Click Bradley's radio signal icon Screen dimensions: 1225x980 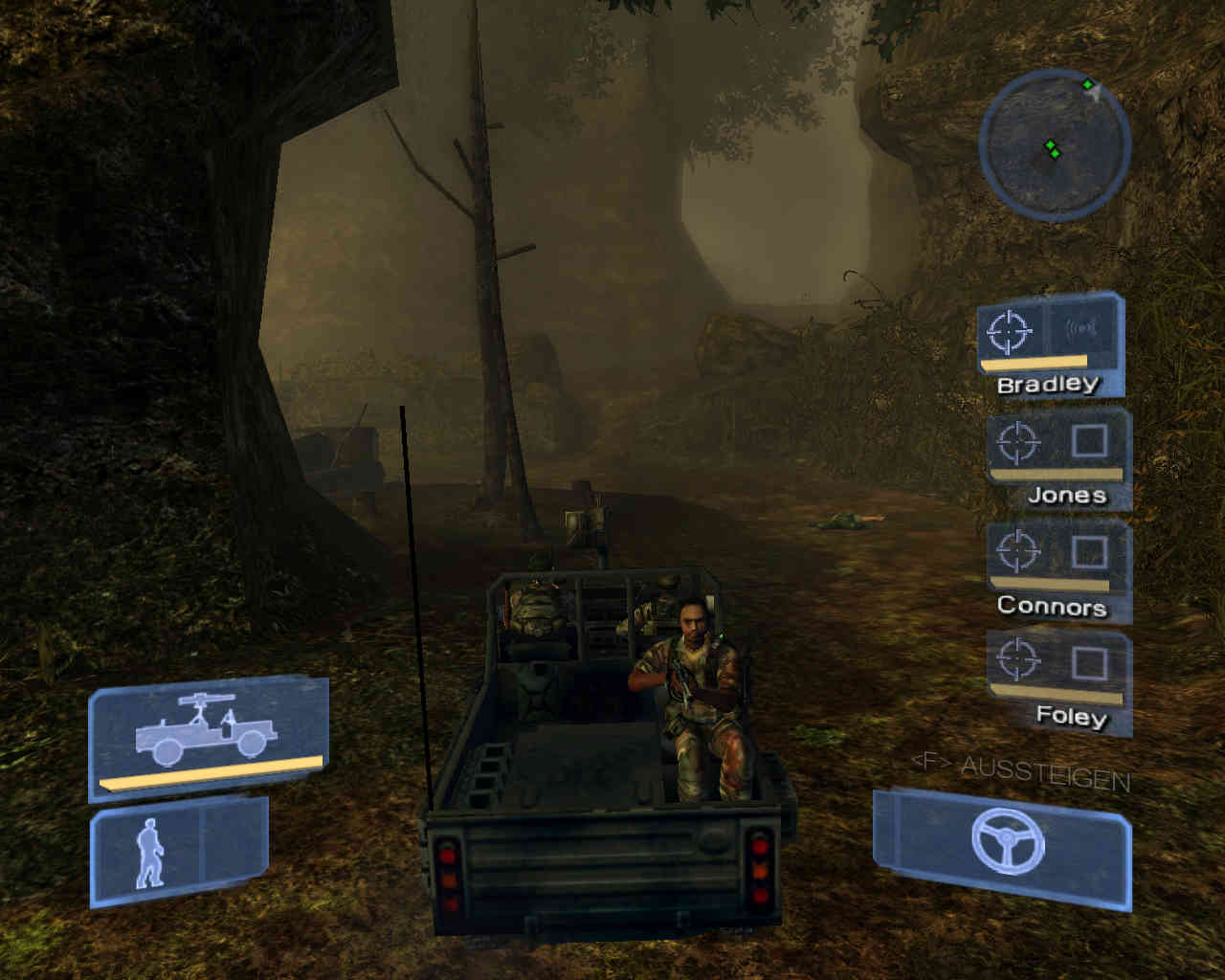coord(1081,329)
